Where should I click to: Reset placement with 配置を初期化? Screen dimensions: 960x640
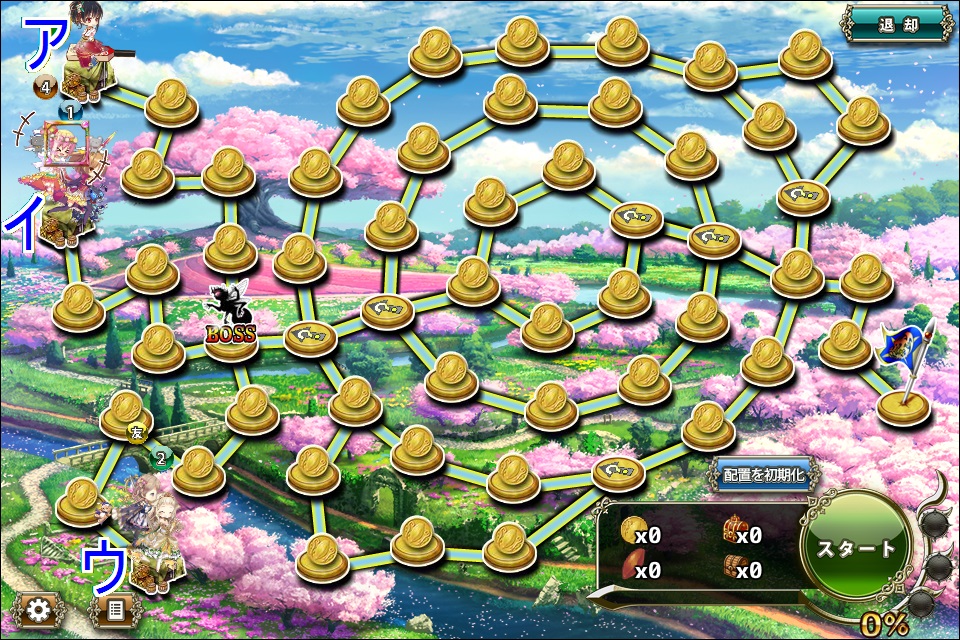pos(763,474)
